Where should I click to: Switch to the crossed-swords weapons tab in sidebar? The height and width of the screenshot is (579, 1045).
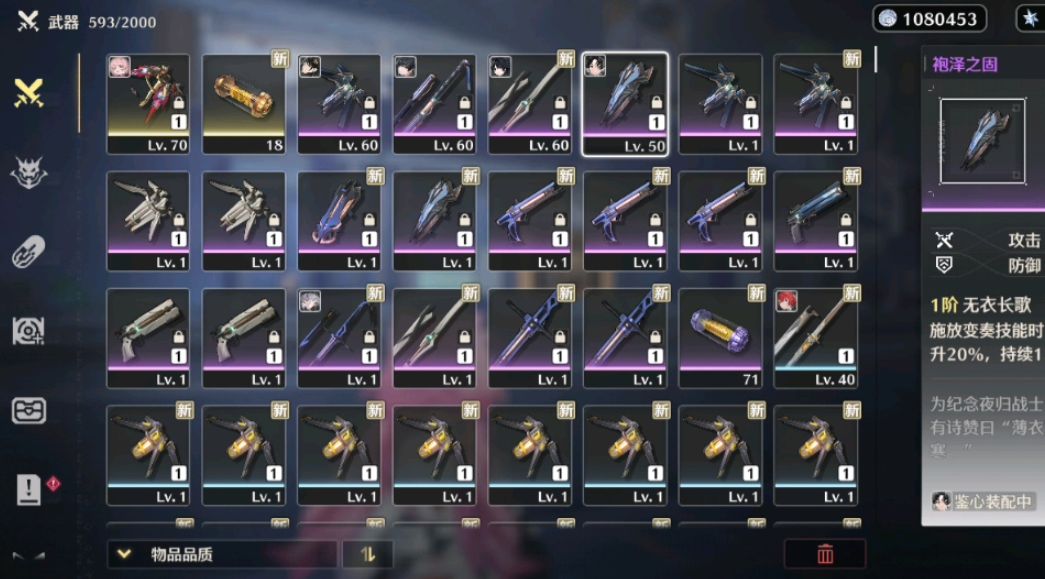30,93
